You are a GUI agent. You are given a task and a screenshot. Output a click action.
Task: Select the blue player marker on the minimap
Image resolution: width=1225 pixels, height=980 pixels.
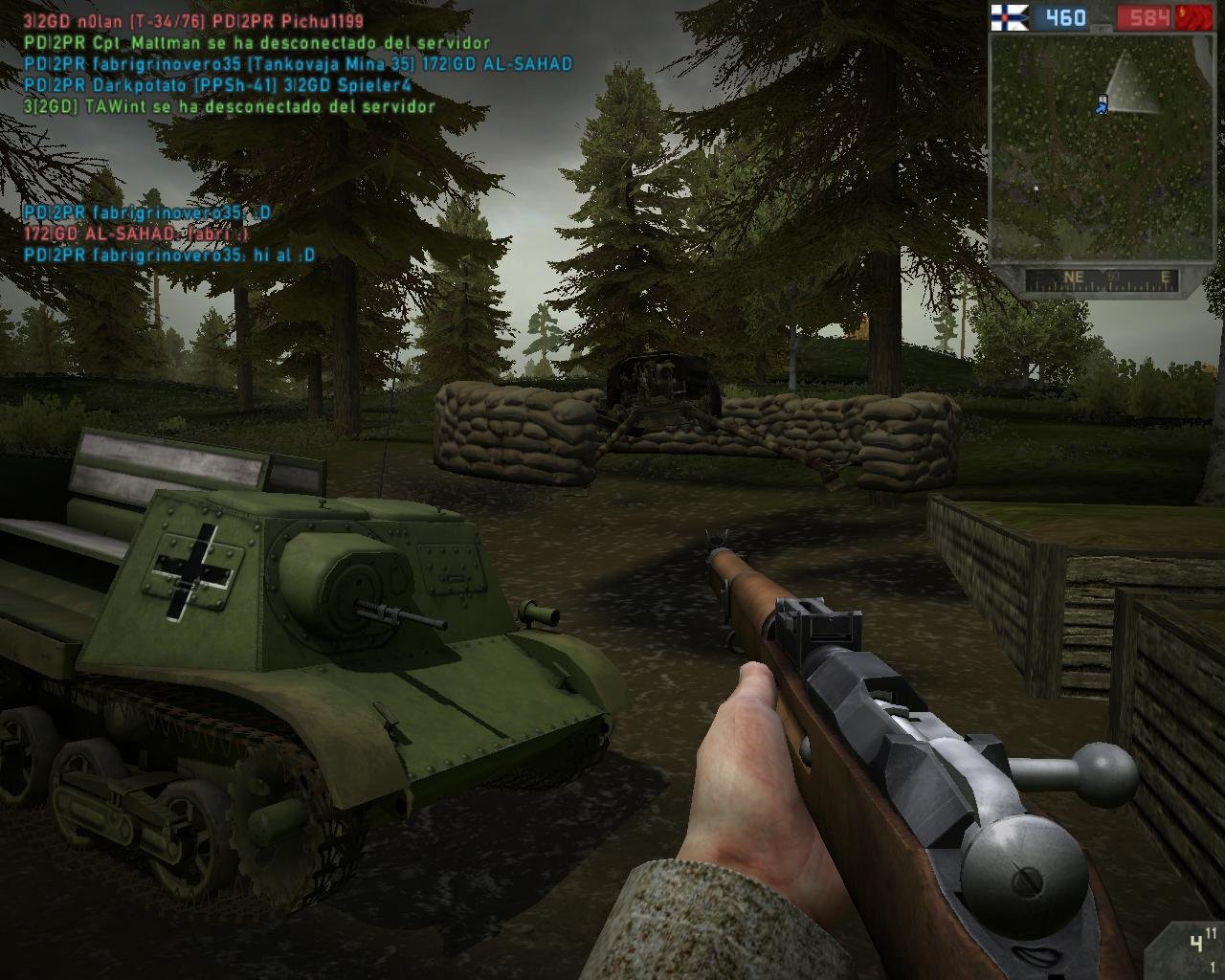pos(1101,106)
